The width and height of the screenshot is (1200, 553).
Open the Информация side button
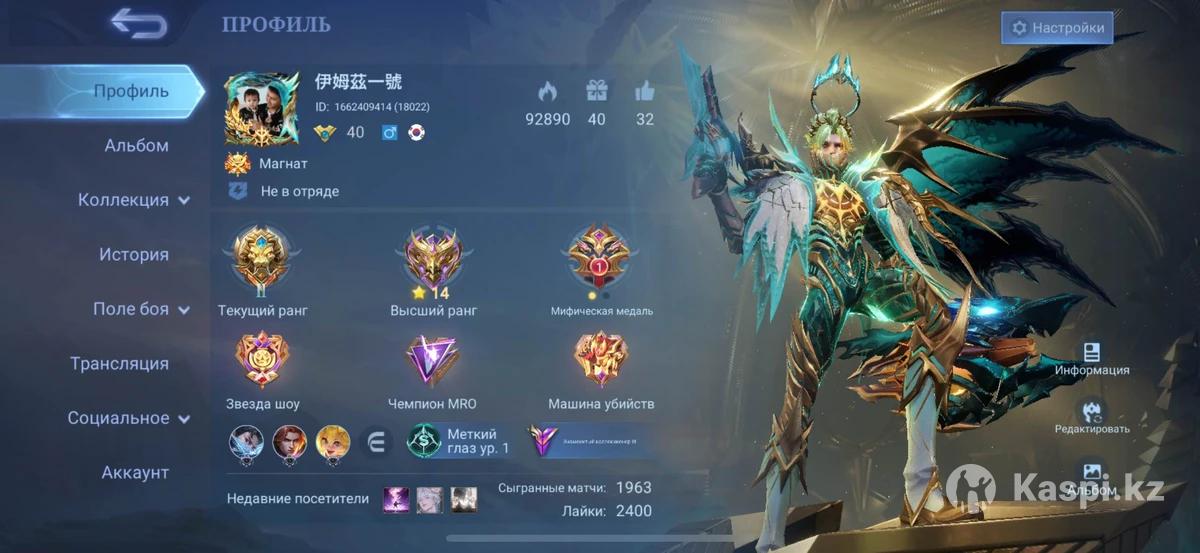1092,358
